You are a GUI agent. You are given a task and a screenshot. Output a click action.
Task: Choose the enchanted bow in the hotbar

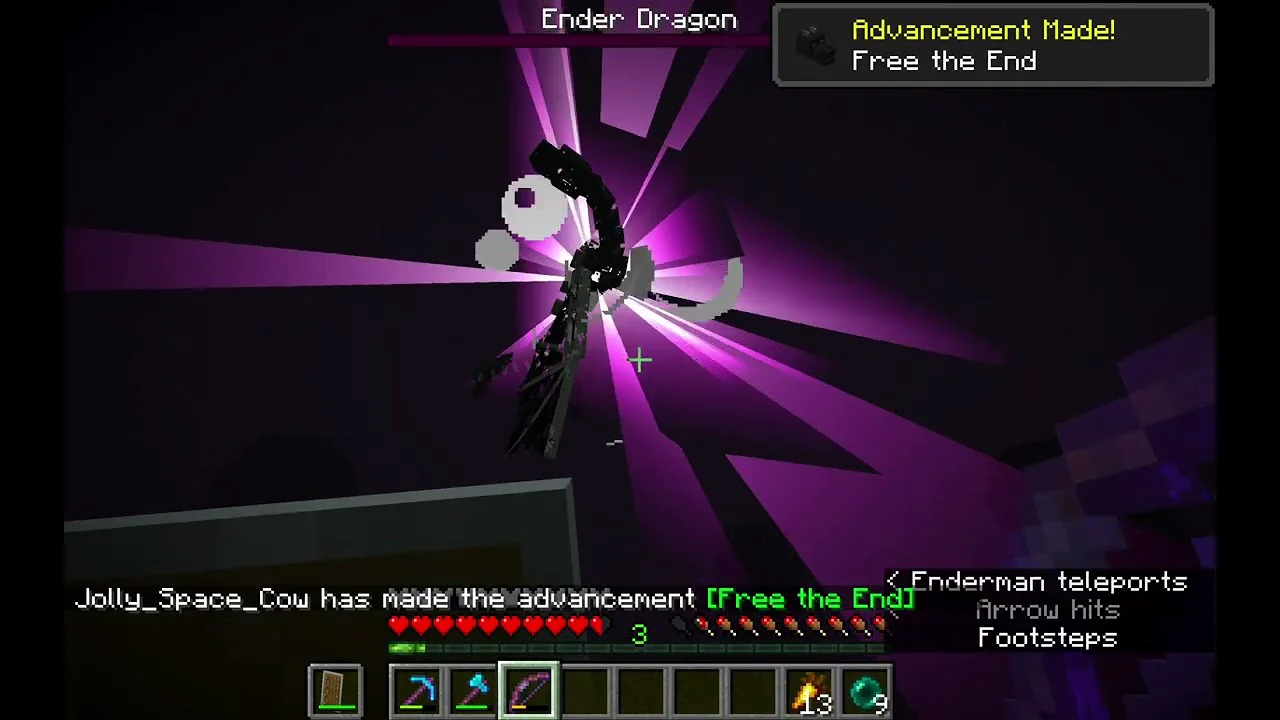click(529, 691)
